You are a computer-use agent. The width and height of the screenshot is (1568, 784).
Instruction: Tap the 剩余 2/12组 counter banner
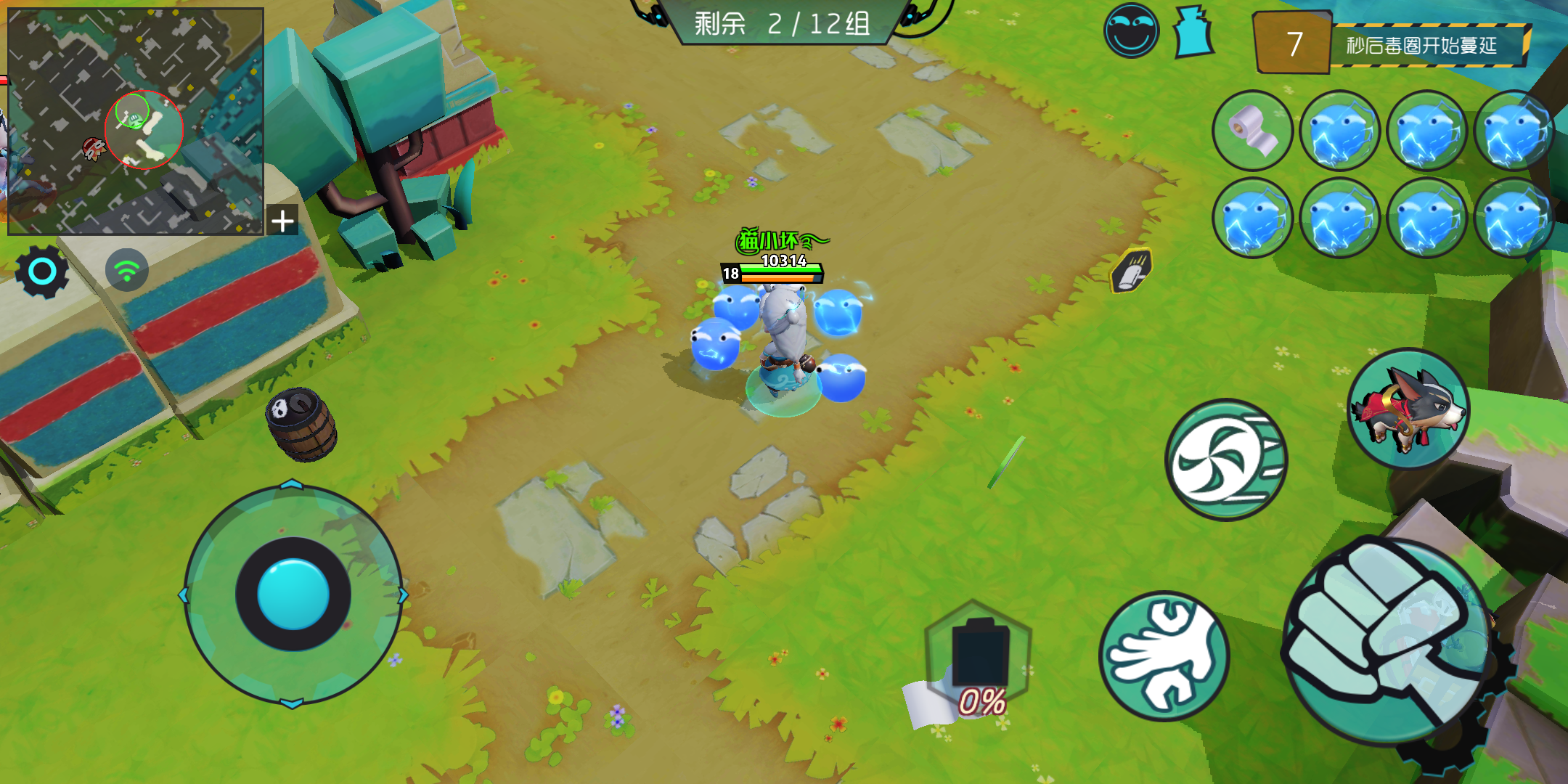784,23
